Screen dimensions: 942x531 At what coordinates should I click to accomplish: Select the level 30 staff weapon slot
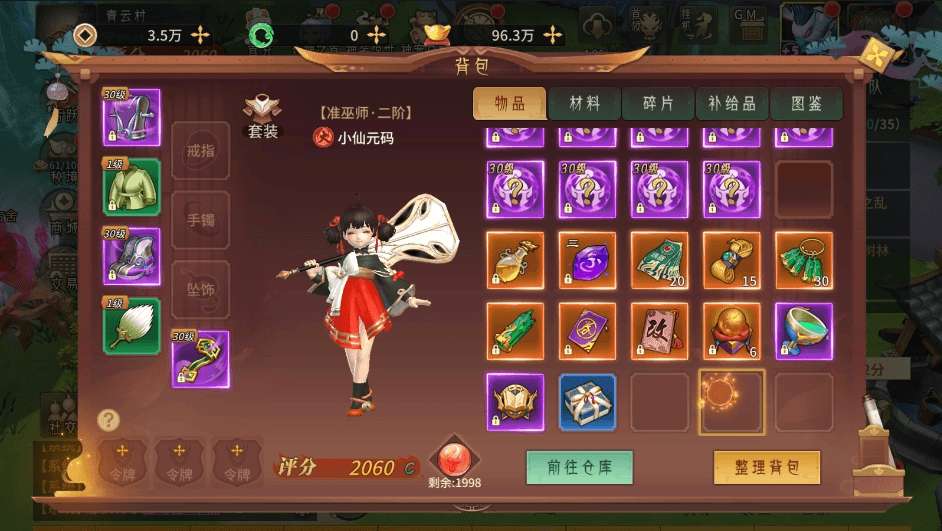[x=200, y=359]
